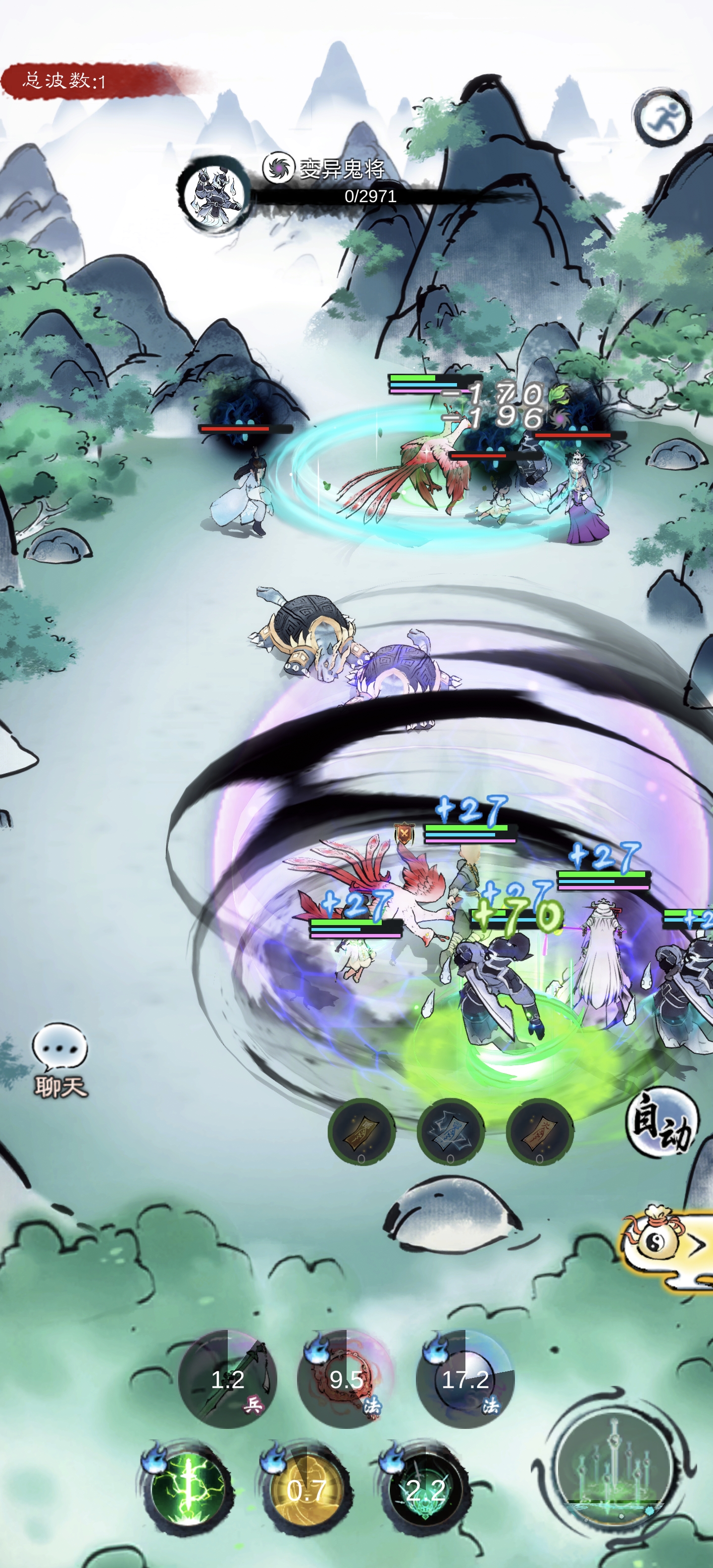Tap the running figure escape button

tap(662, 117)
